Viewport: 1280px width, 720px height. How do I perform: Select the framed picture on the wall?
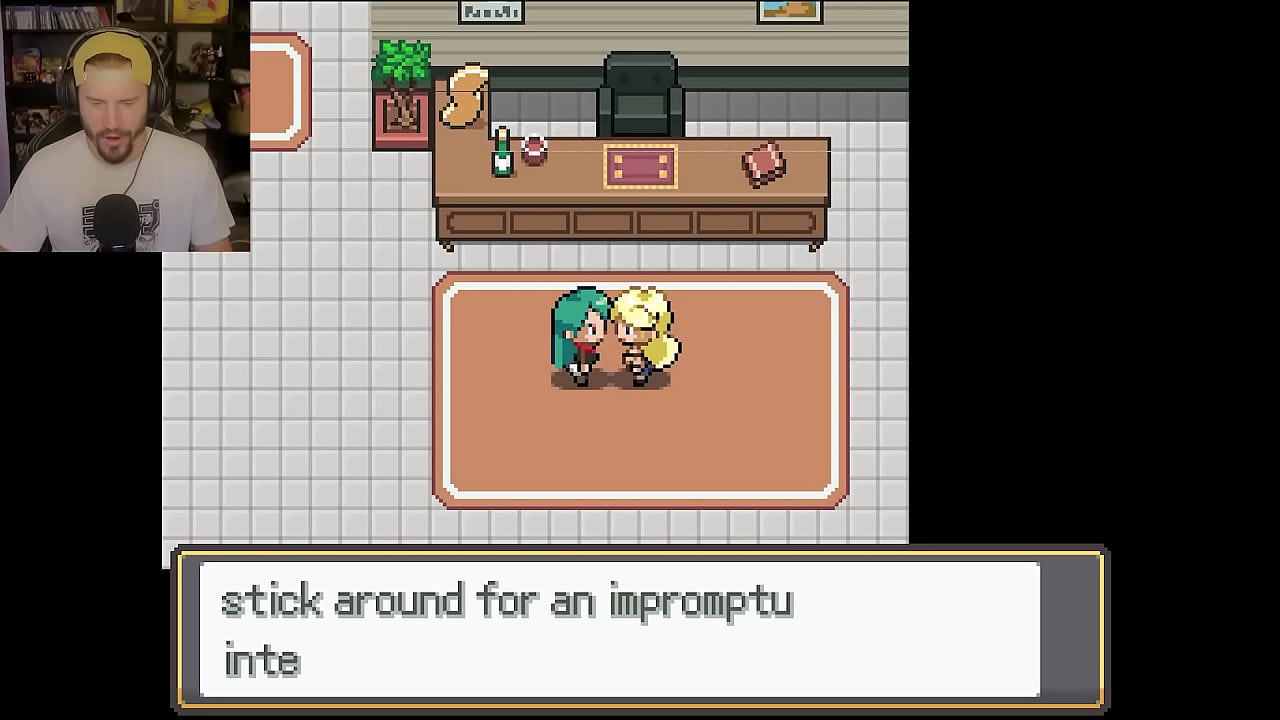790,12
